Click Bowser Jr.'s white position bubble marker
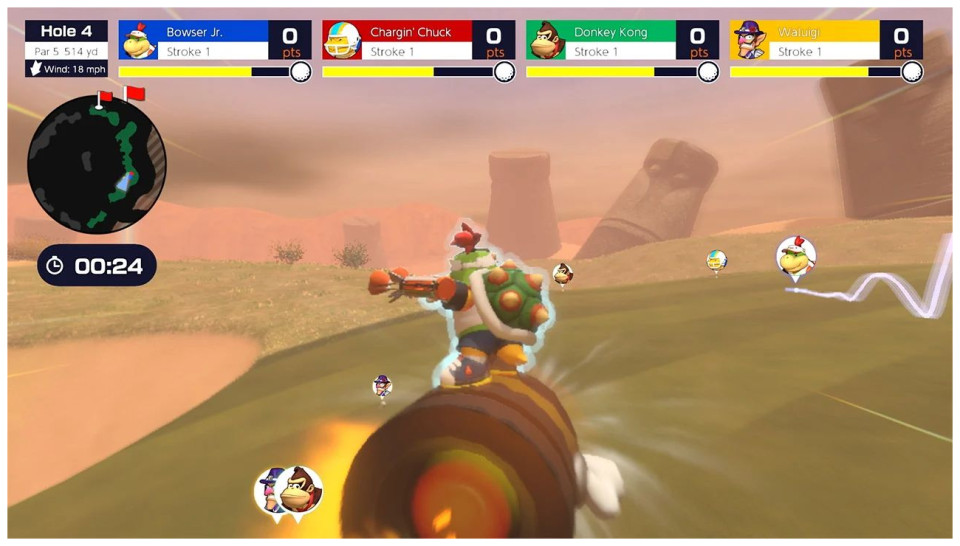Screen dimensions: 960x546 point(796,257)
